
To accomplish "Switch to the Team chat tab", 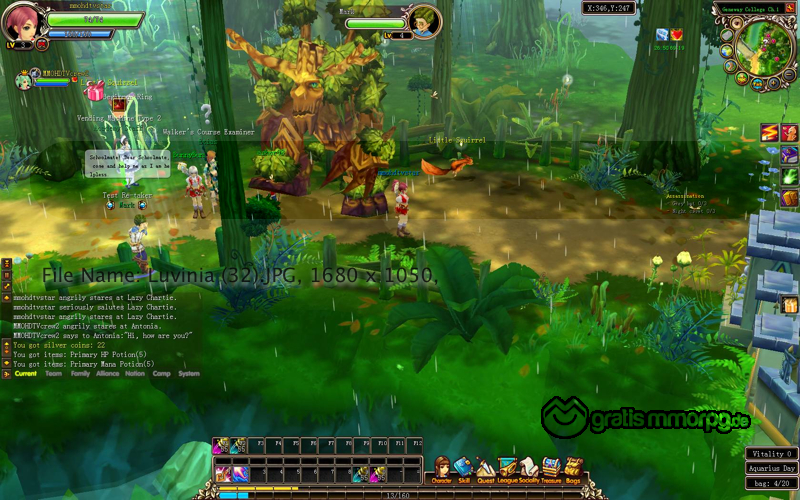I will tap(53, 374).
